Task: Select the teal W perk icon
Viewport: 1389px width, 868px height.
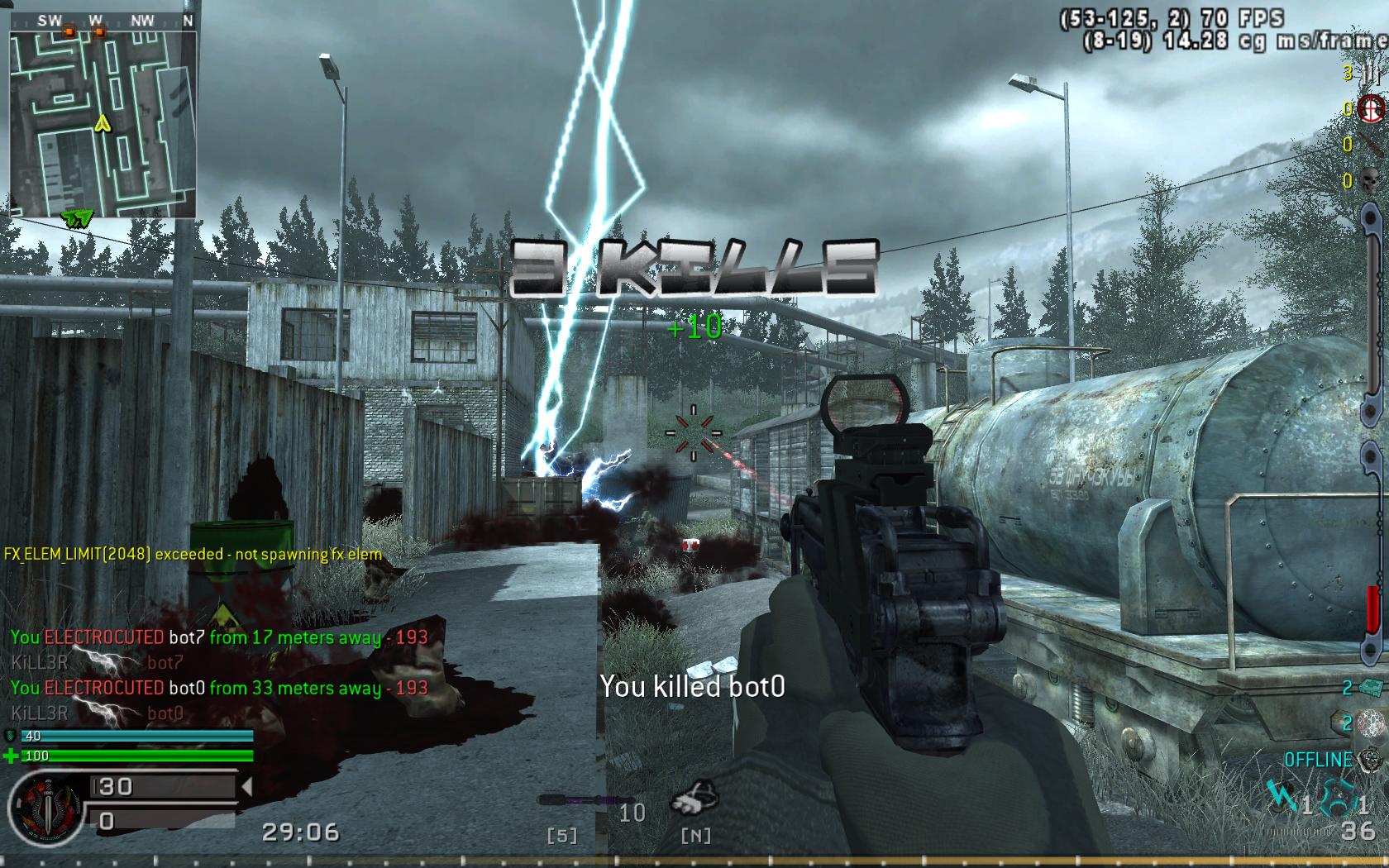Action: coord(1284,797)
